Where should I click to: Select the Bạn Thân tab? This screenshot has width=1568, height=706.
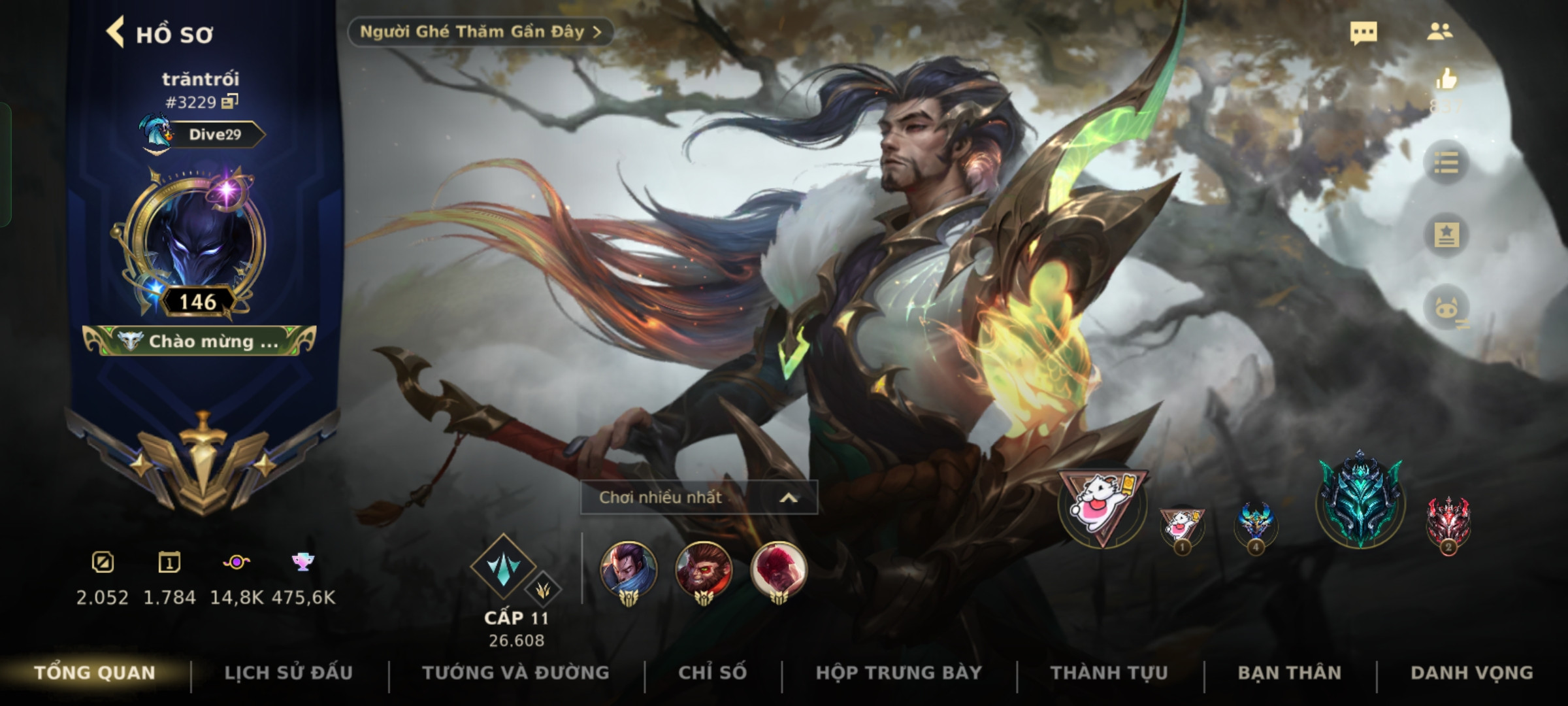coord(1289,673)
